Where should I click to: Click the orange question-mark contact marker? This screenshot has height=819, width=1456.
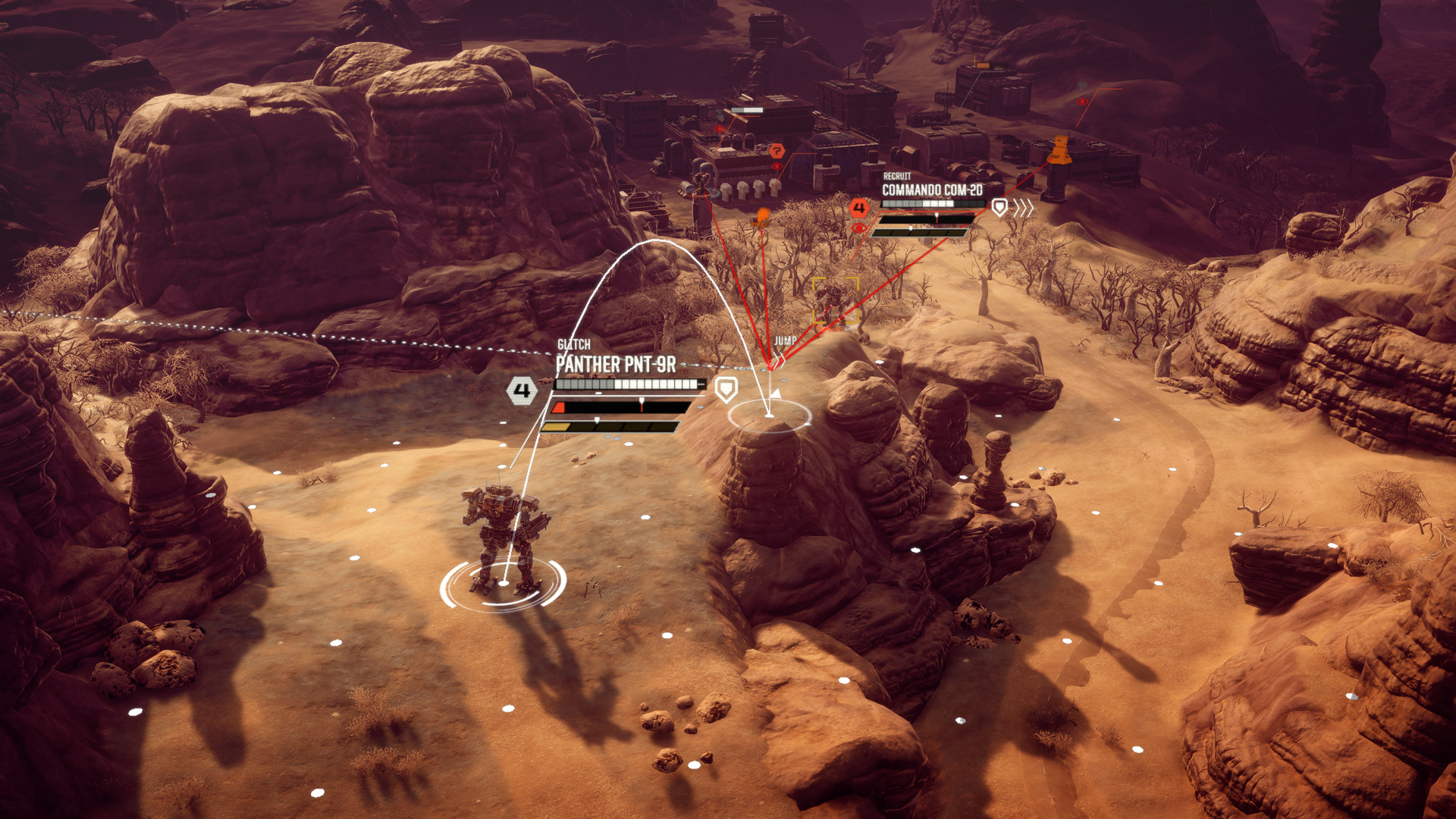tap(777, 150)
